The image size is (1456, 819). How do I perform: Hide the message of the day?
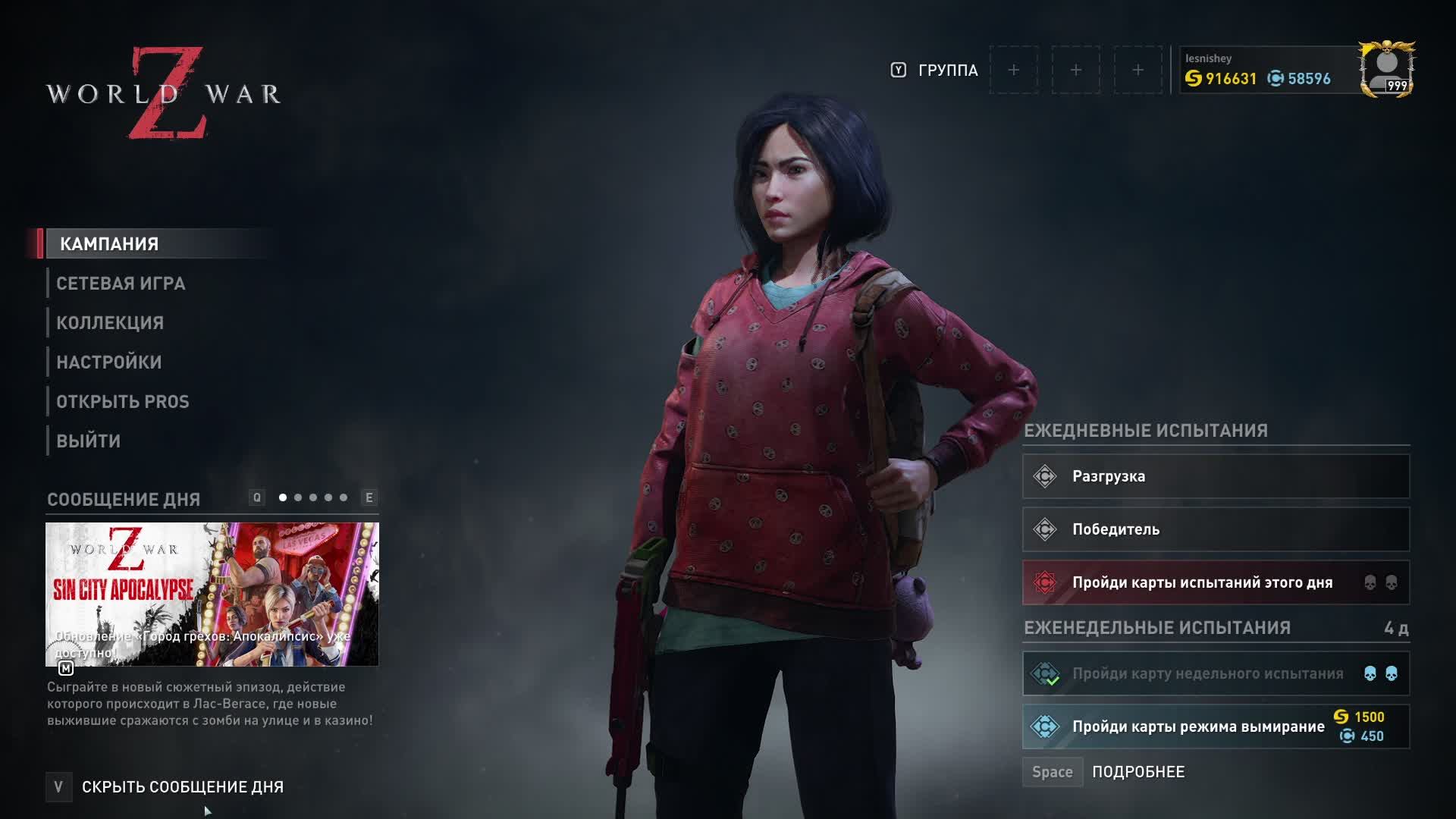click(x=182, y=787)
